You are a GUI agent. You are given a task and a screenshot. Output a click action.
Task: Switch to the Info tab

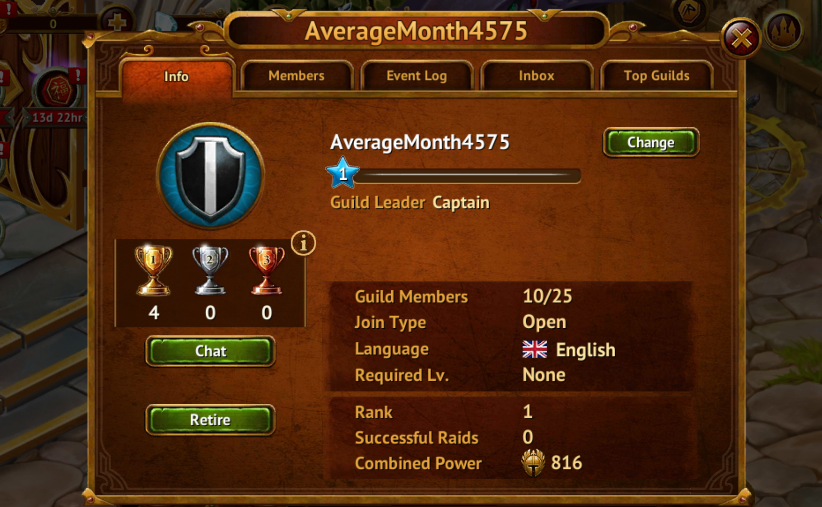176,77
